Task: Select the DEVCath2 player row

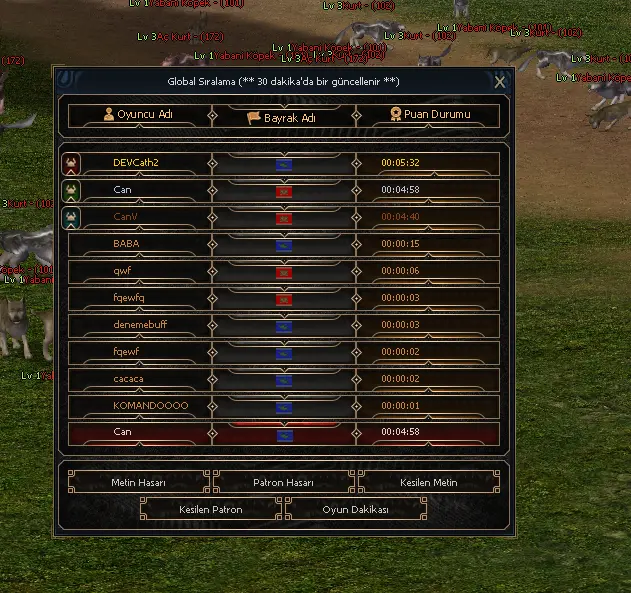Action: pyautogui.click(x=137, y=163)
